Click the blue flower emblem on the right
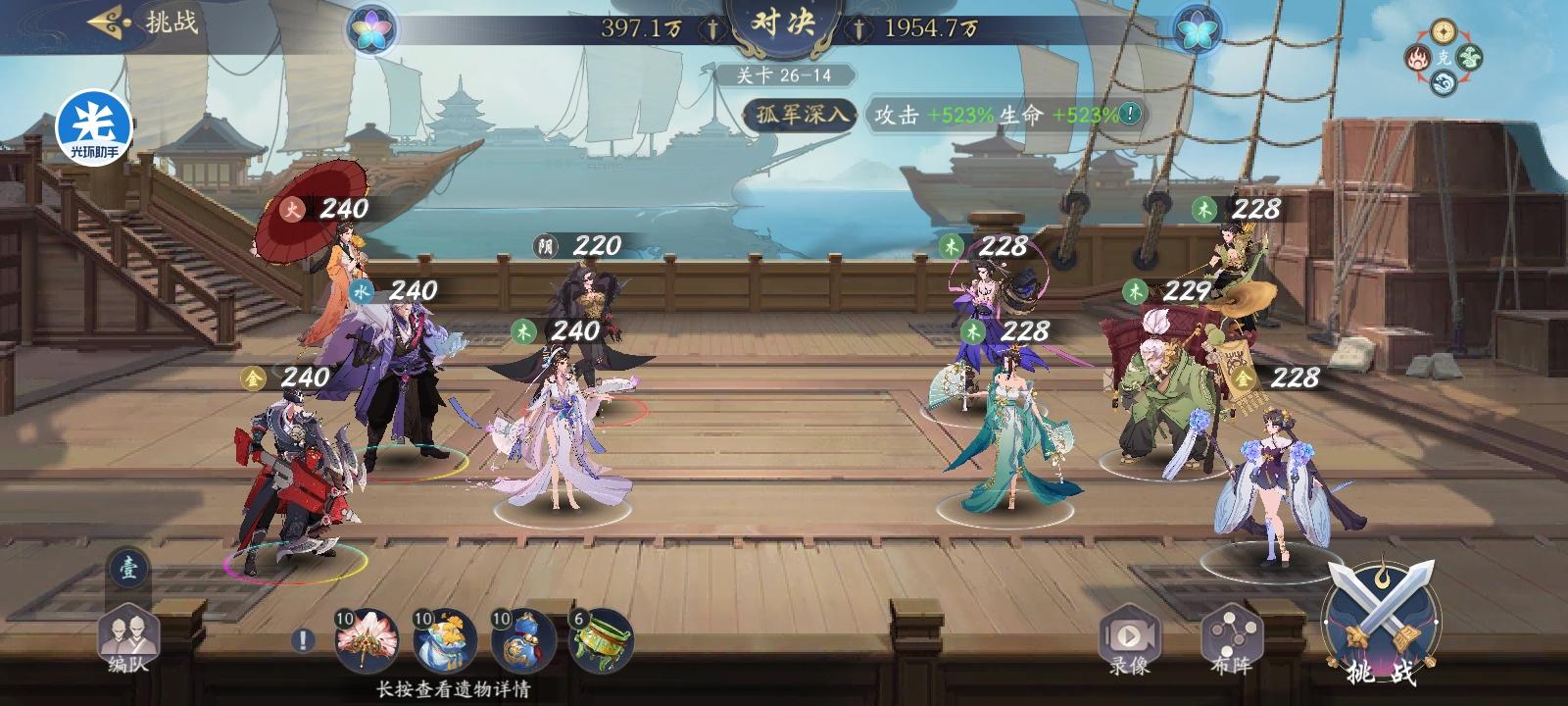The width and height of the screenshot is (1568, 706). pos(1198,29)
